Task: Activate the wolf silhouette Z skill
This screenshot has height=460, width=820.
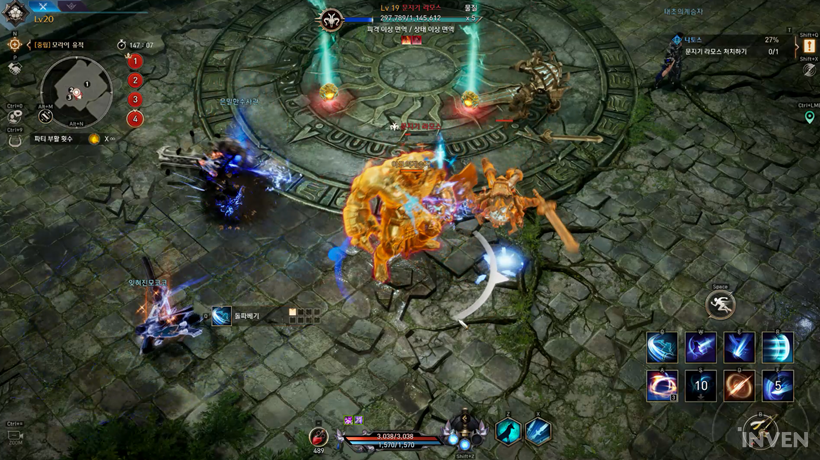Action: [x=508, y=431]
